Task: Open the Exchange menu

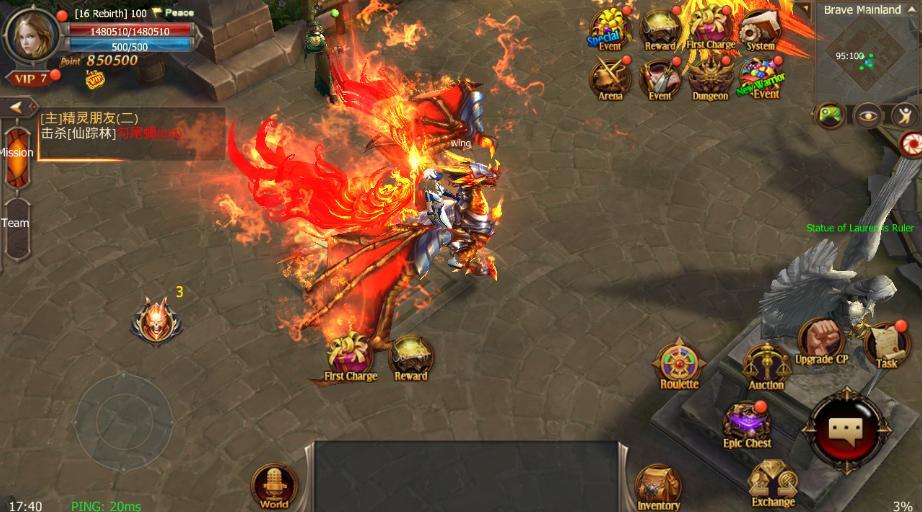Action: pos(773,483)
